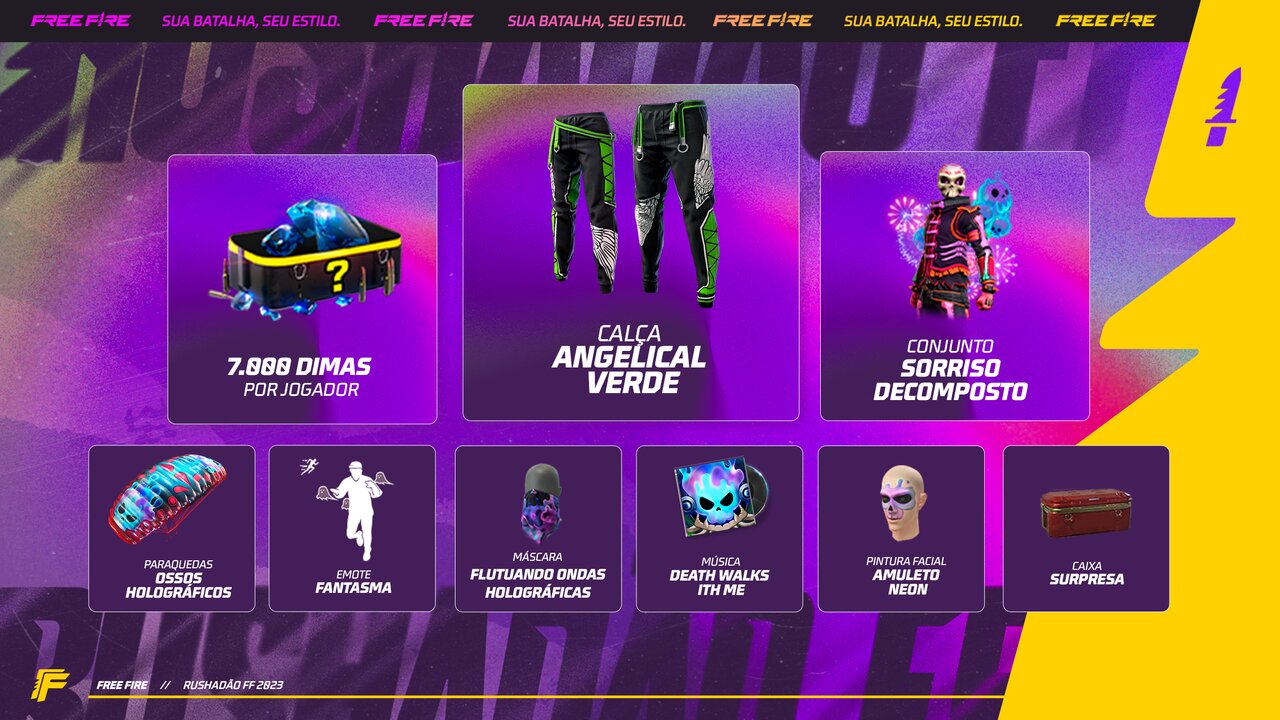Click the Máscara Flutuando Ondas Holográficas tile
The height and width of the screenshot is (720, 1280).
tap(538, 528)
